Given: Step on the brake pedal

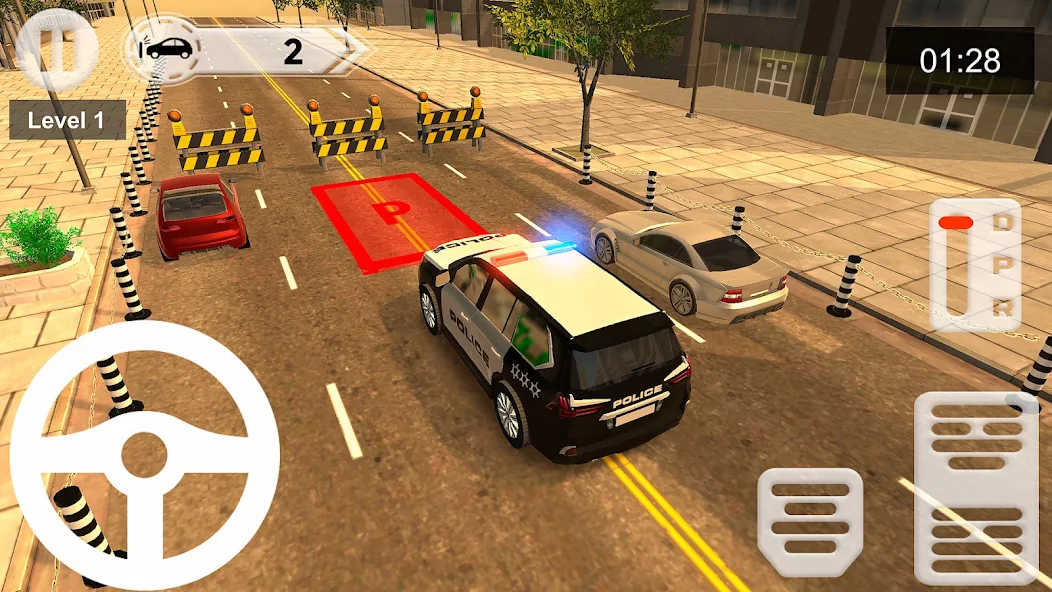Looking at the screenshot, I should 810,521.
